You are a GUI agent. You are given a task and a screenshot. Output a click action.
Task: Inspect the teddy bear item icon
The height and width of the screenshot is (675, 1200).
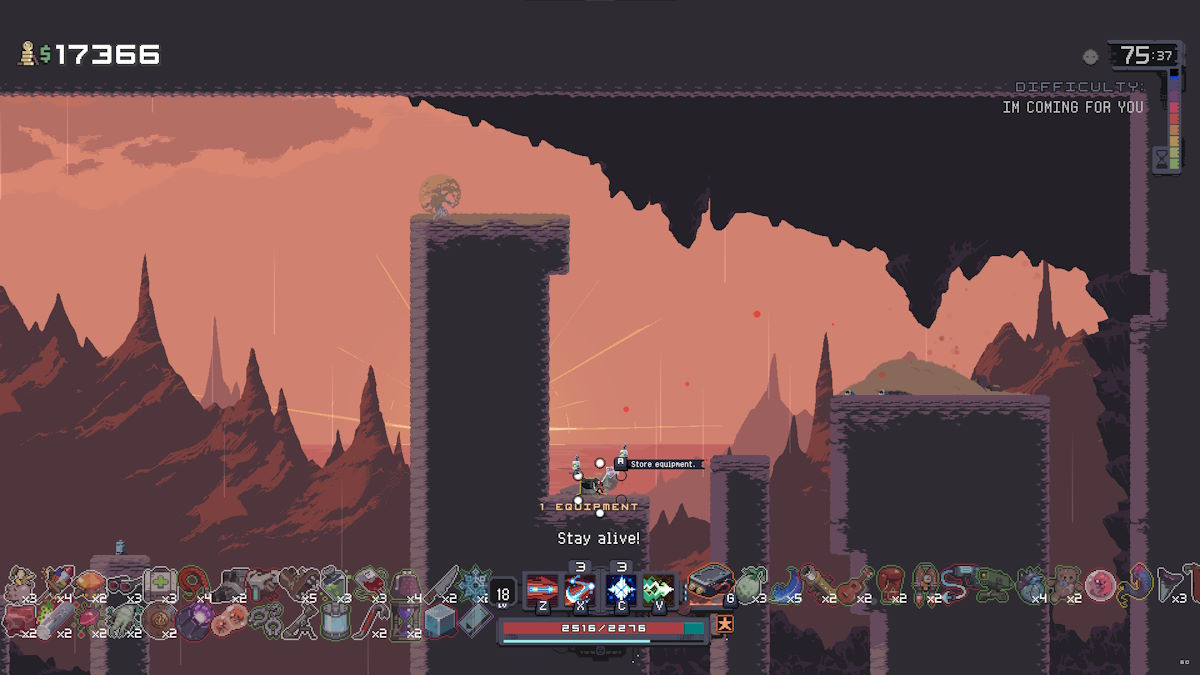click(x=1062, y=582)
